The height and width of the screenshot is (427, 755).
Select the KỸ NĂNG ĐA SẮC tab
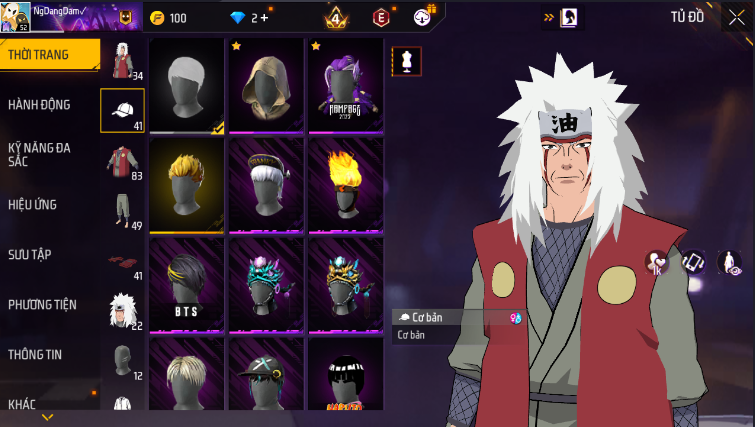click(x=39, y=154)
